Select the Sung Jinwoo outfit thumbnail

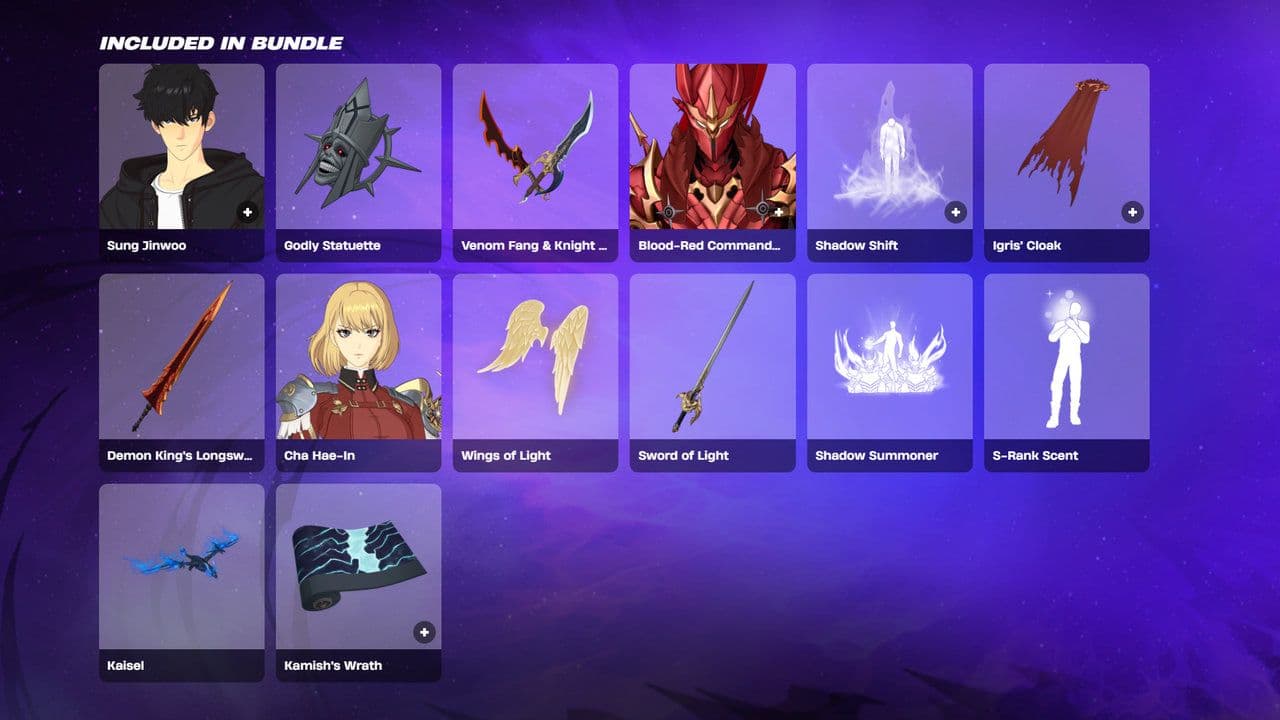(x=181, y=150)
